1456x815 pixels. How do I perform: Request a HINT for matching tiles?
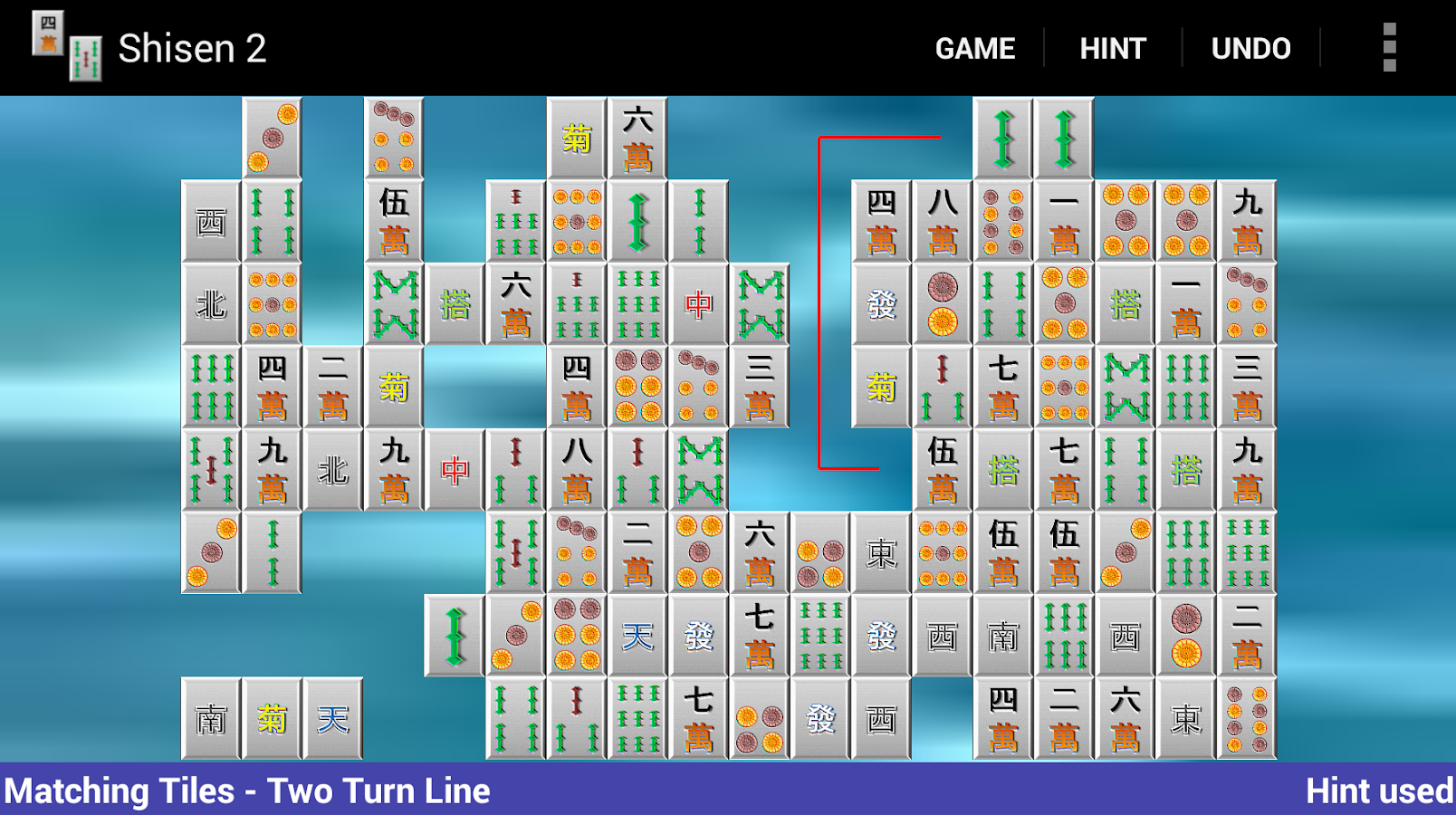tap(1113, 48)
